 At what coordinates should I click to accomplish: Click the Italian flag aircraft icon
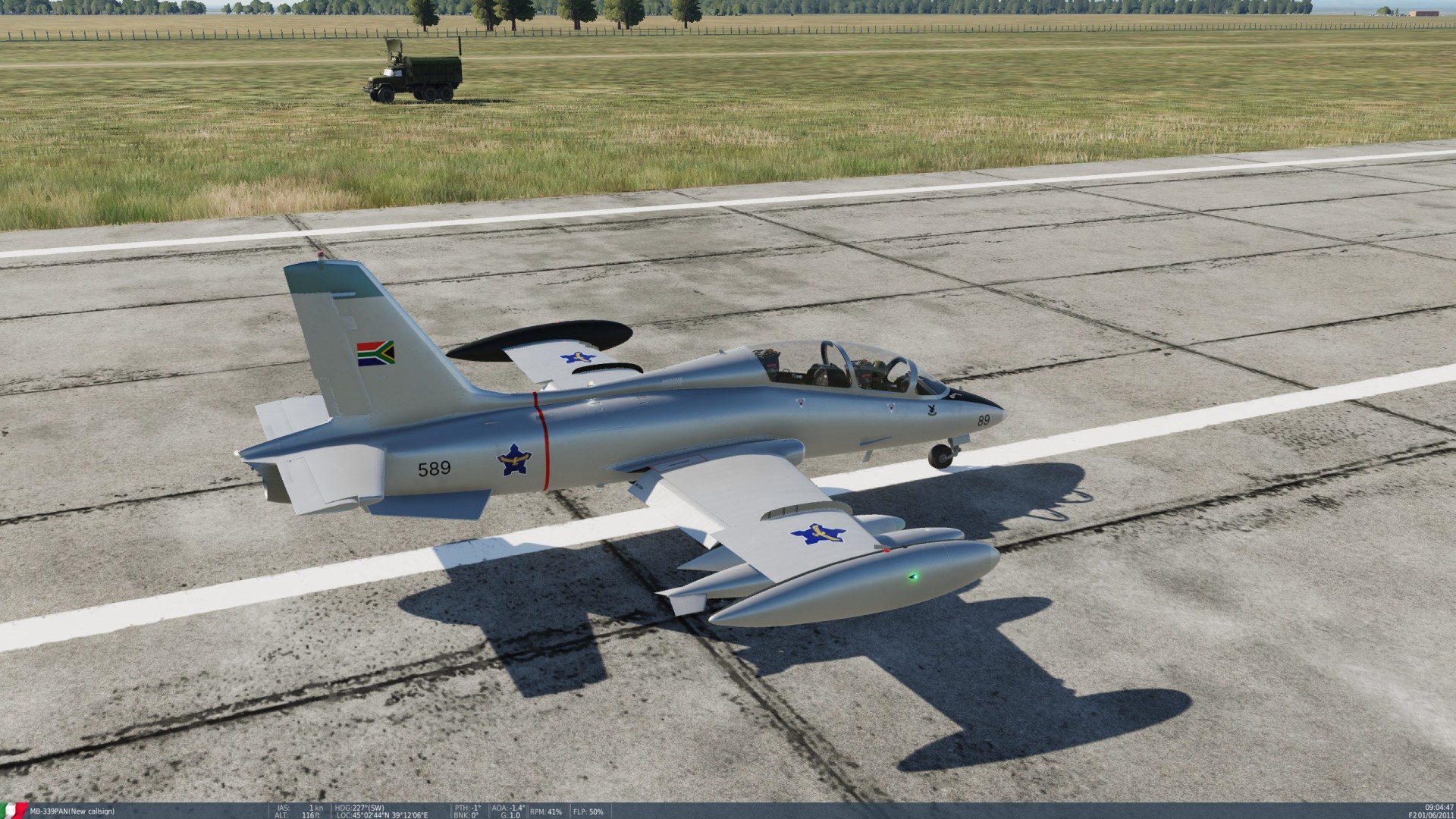click(x=14, y=810)
